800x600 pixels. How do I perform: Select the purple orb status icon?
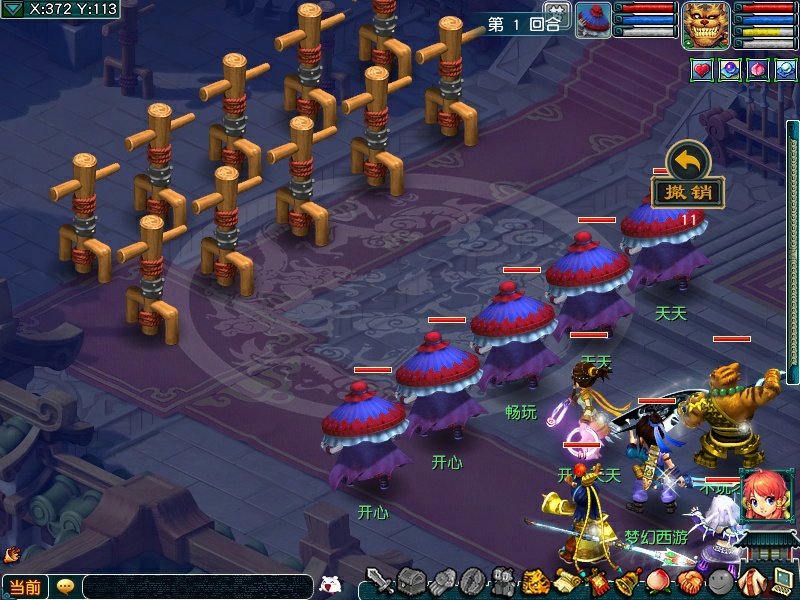[x=730, y=70]
